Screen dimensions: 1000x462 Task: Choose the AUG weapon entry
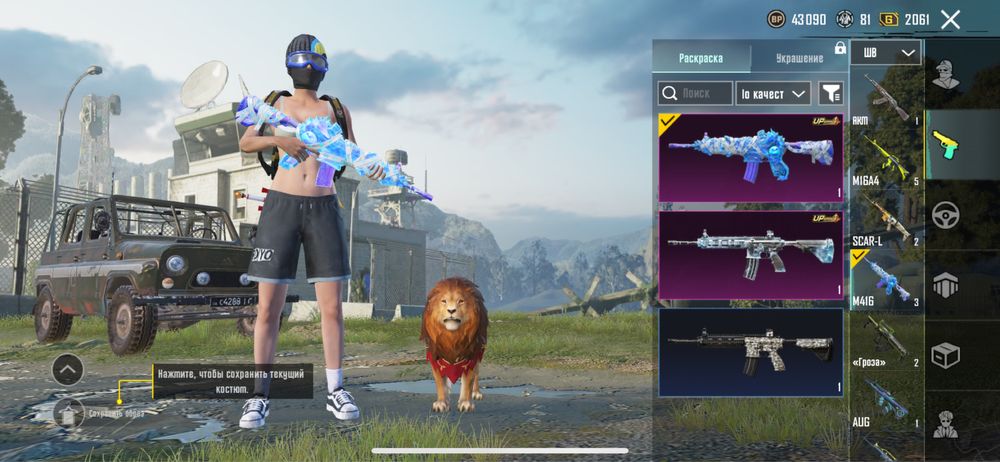886,403
